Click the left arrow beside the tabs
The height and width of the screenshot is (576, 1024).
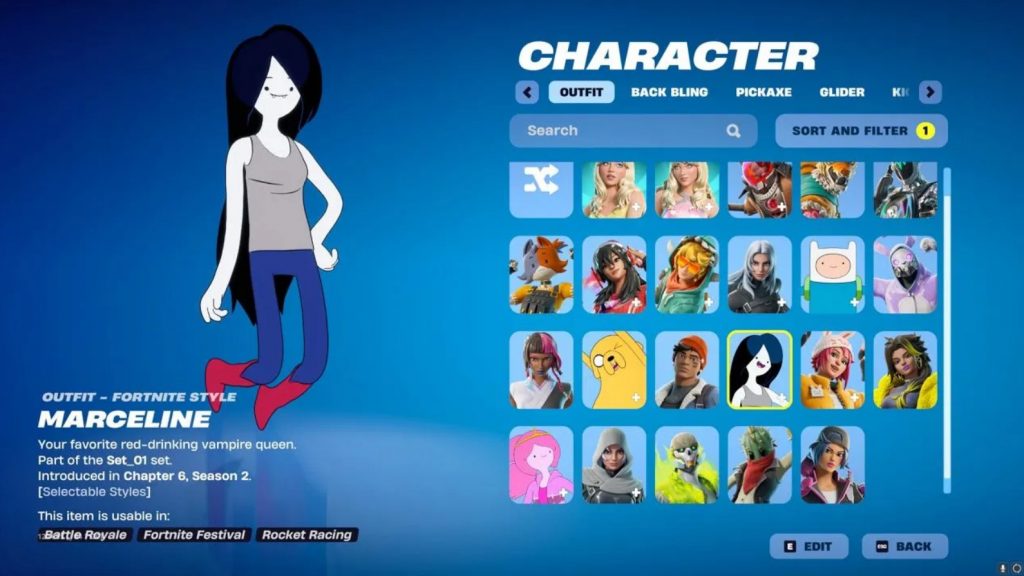[x=527, y=92]
